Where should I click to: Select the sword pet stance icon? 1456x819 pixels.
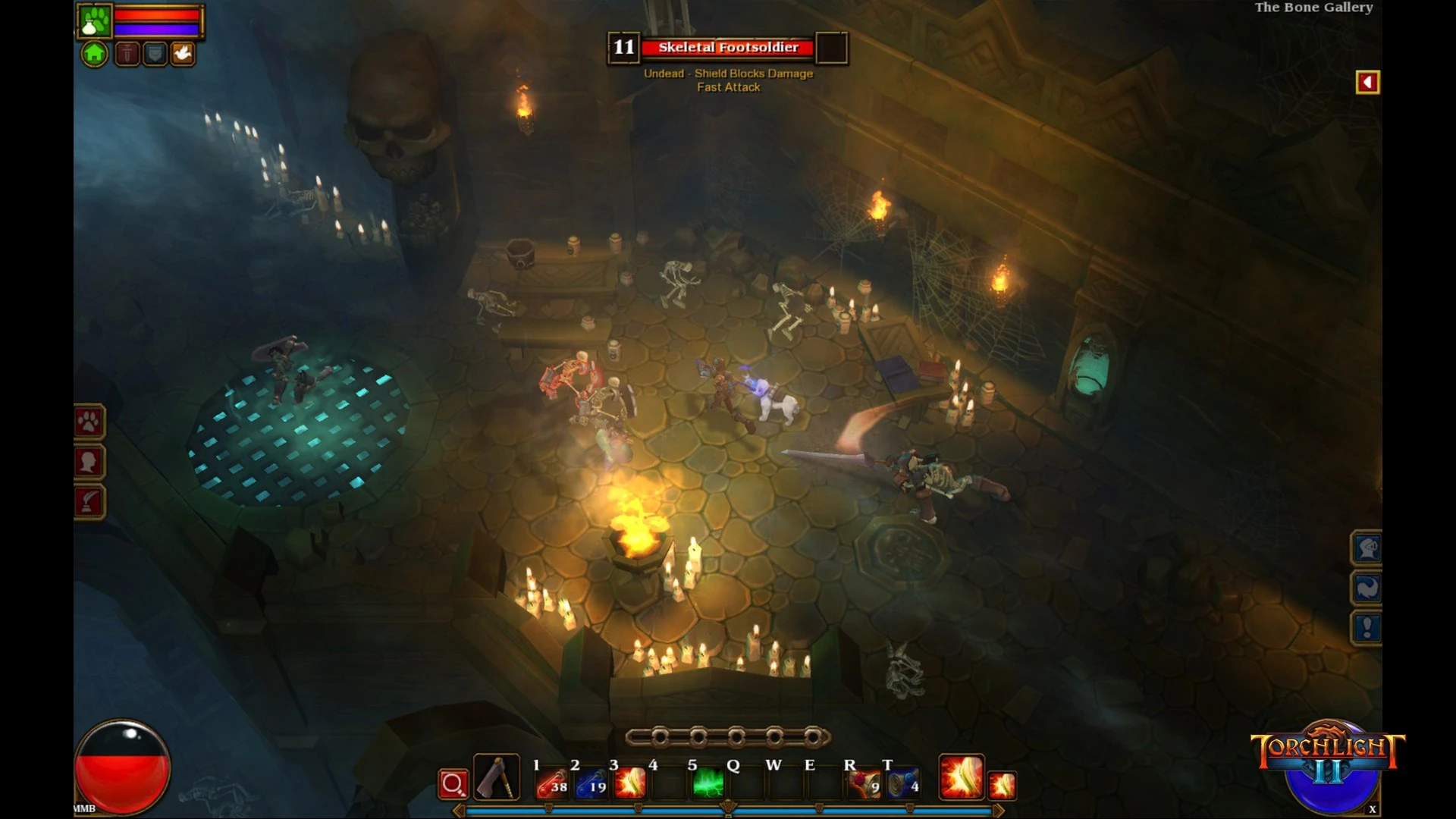pos(127,54)
